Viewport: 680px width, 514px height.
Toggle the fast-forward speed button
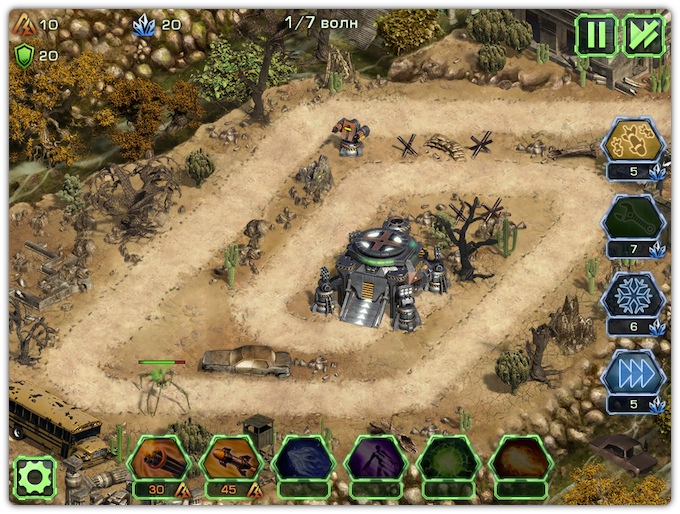click(644, 35)
